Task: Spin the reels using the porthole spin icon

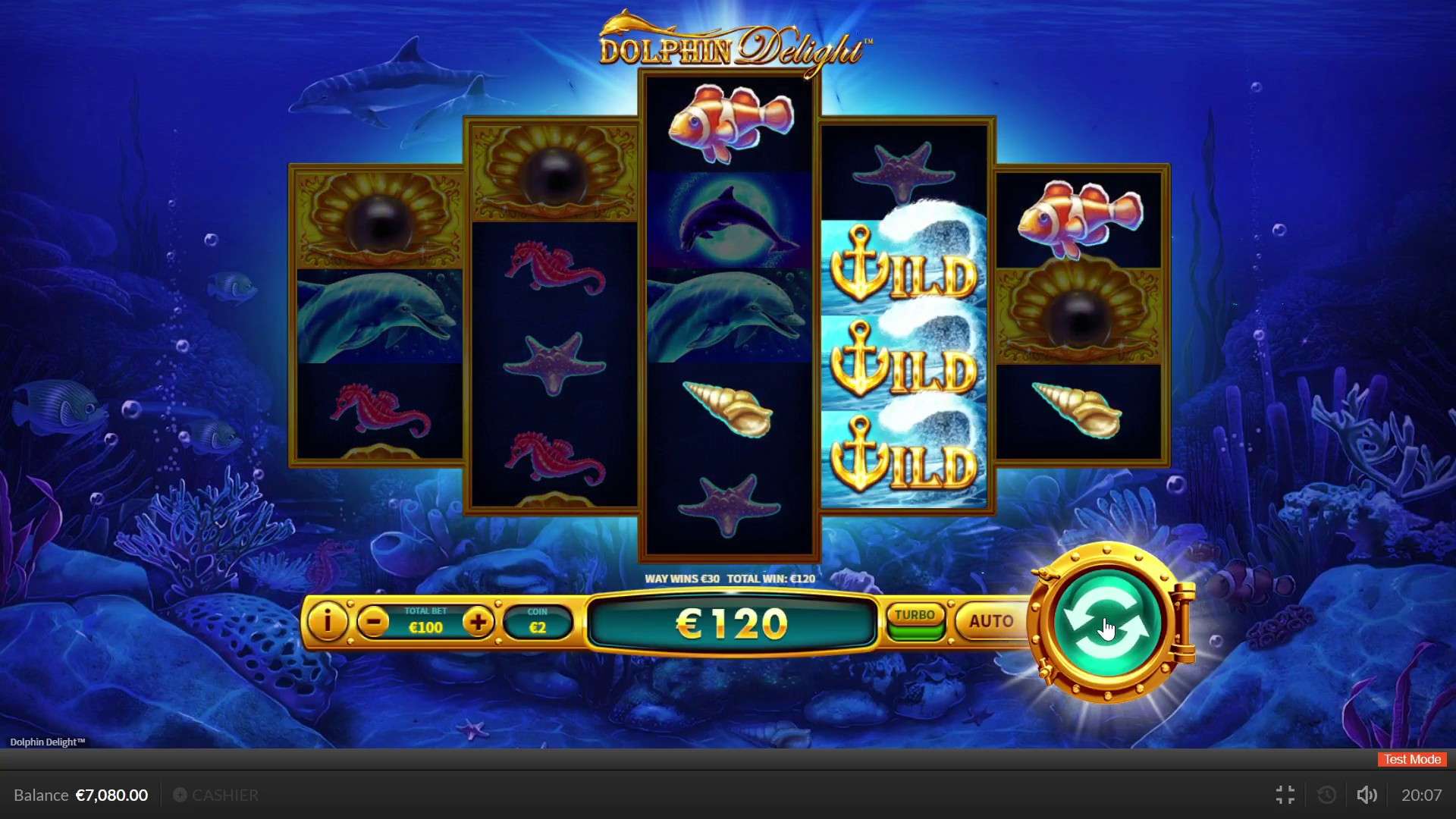Action: pyautogui.click(x=1109, y=622)
